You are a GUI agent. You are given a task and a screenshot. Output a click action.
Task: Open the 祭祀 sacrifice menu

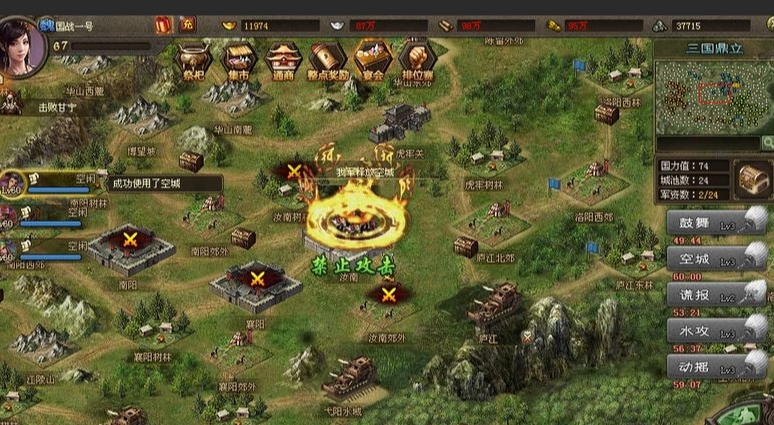click(192, 60)
